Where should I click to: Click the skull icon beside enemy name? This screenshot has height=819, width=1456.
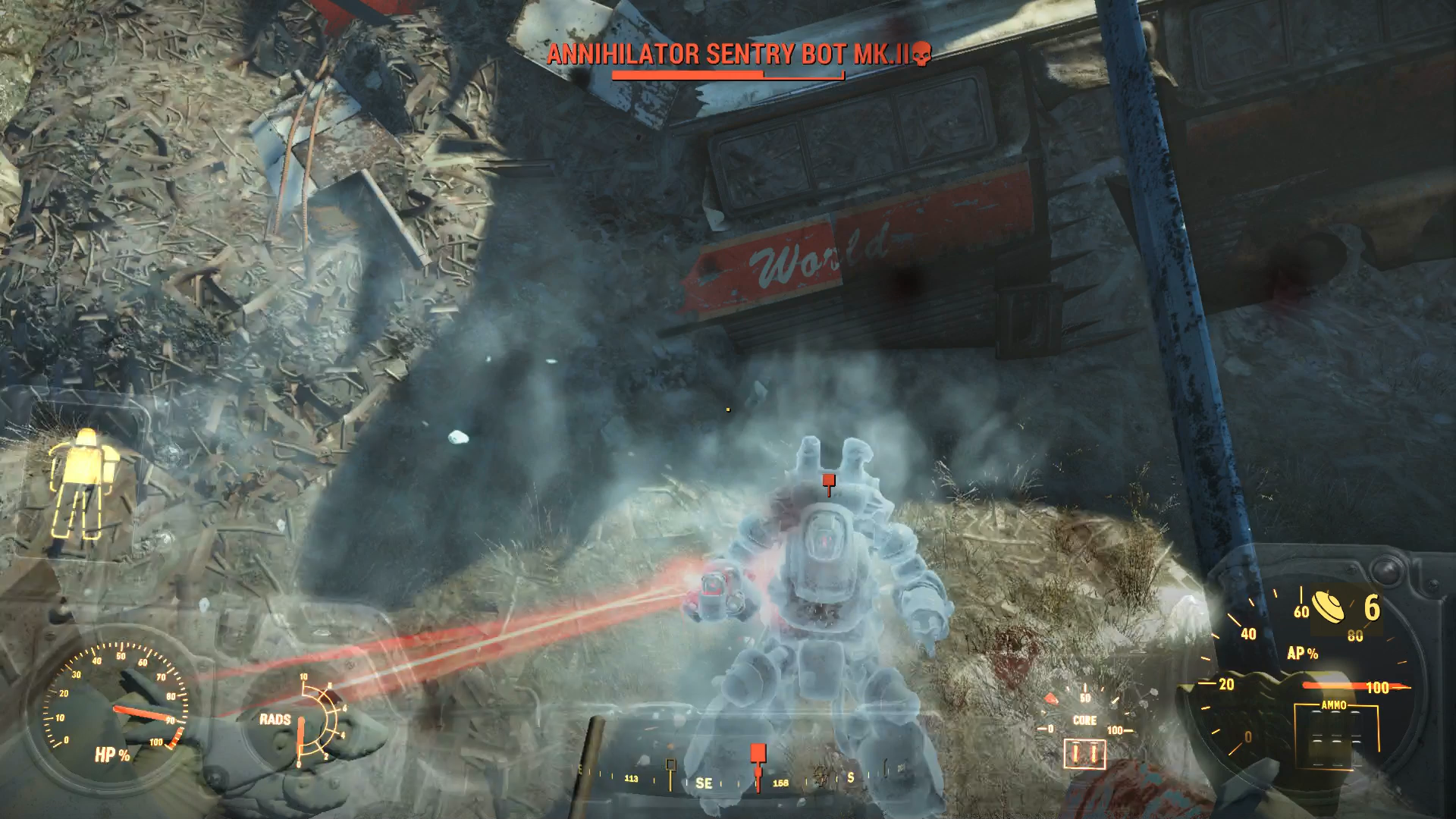coord(920,54)
